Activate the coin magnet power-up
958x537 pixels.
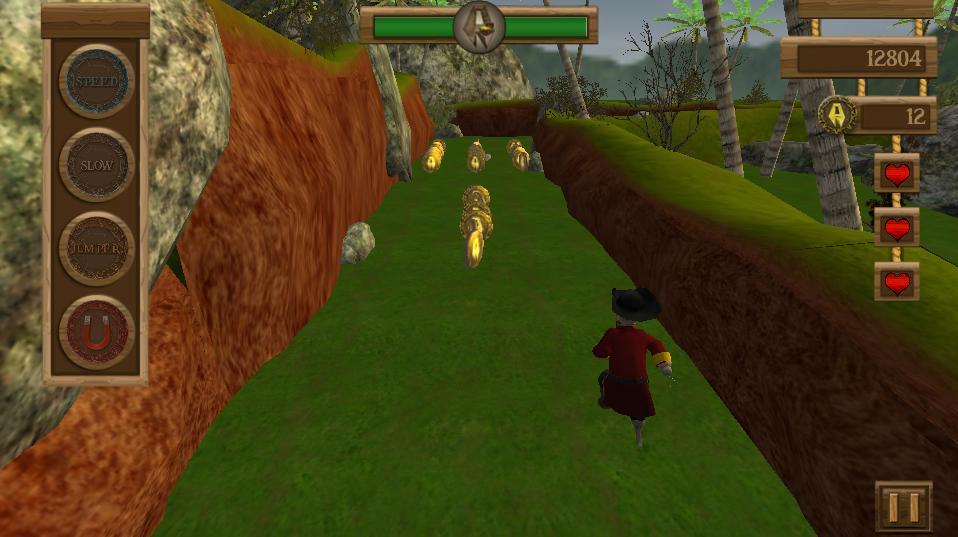pyautogui.click(x=96, y=333)
